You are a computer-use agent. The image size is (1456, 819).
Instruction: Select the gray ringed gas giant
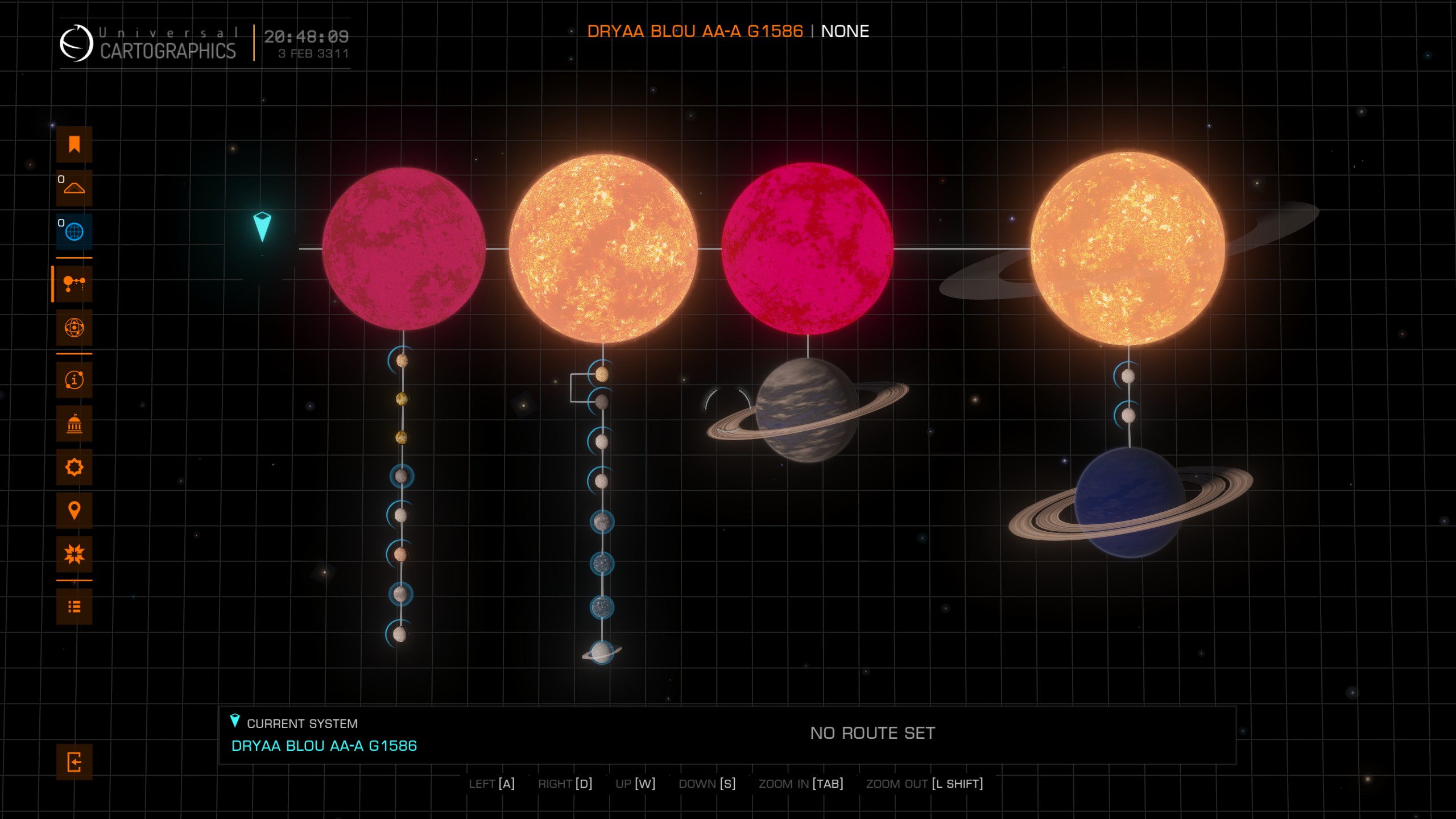806,409
